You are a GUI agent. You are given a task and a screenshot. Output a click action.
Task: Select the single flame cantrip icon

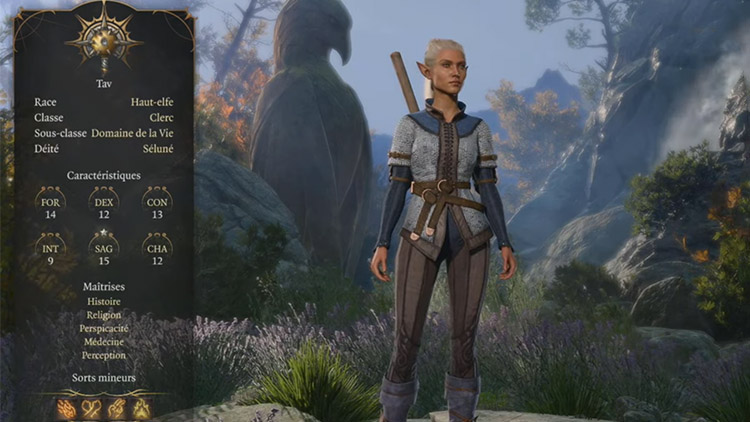[x=141, y=409]
